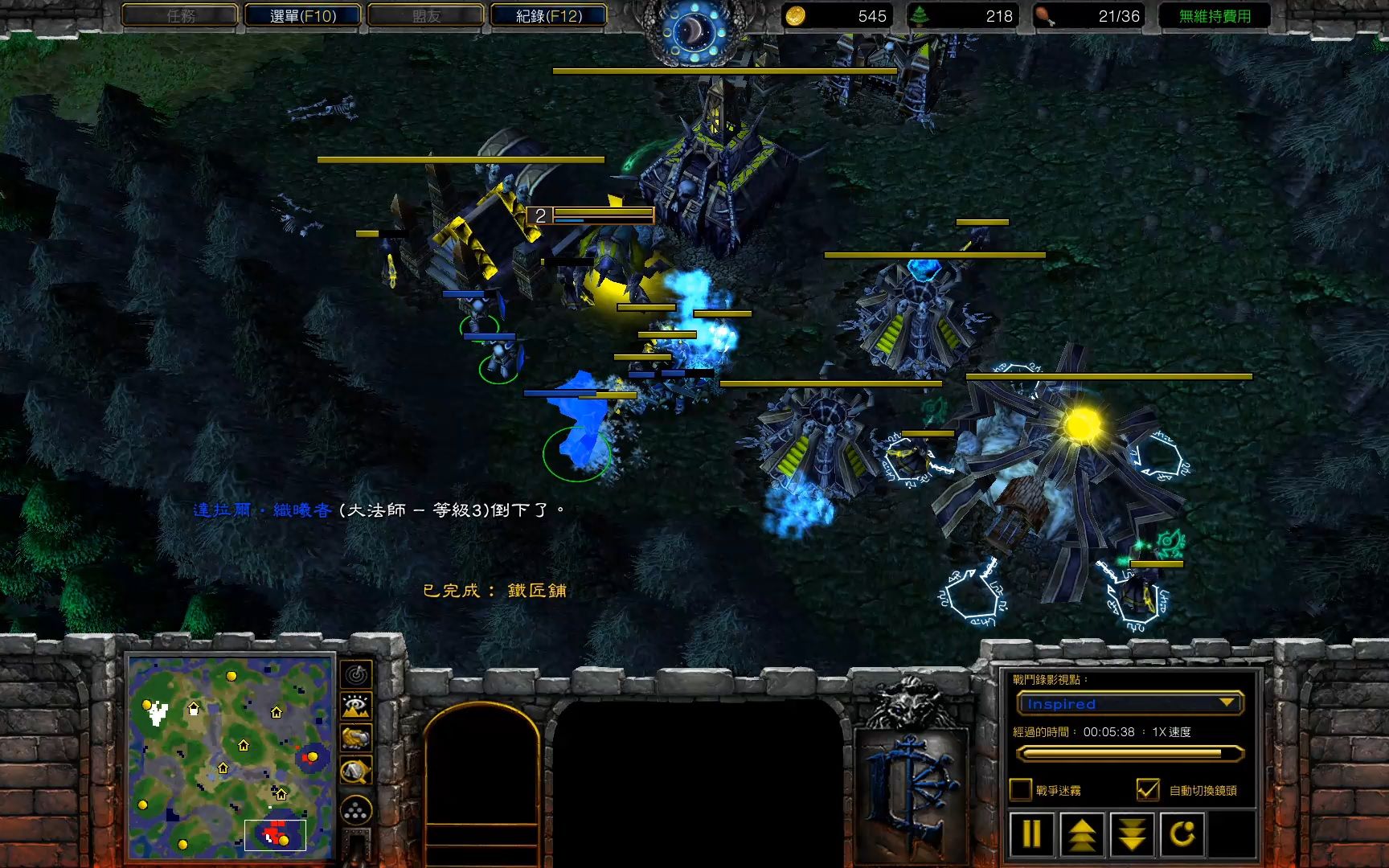Viewport: 1389px width, 868px height.
Task: Open the replay viewpoint dropdown showing Inspired
Action: pyautogui.click(x=1129, y=703)
